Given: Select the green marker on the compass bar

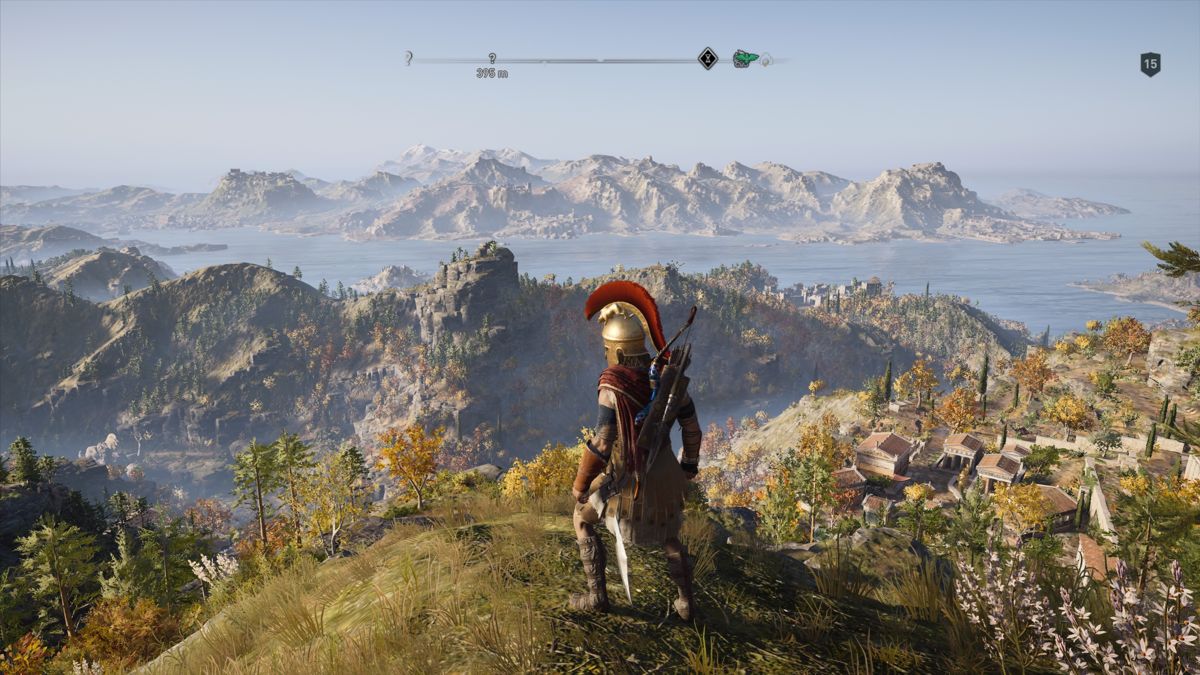Looking at the screenshot, I should click(x=743, y=58).
